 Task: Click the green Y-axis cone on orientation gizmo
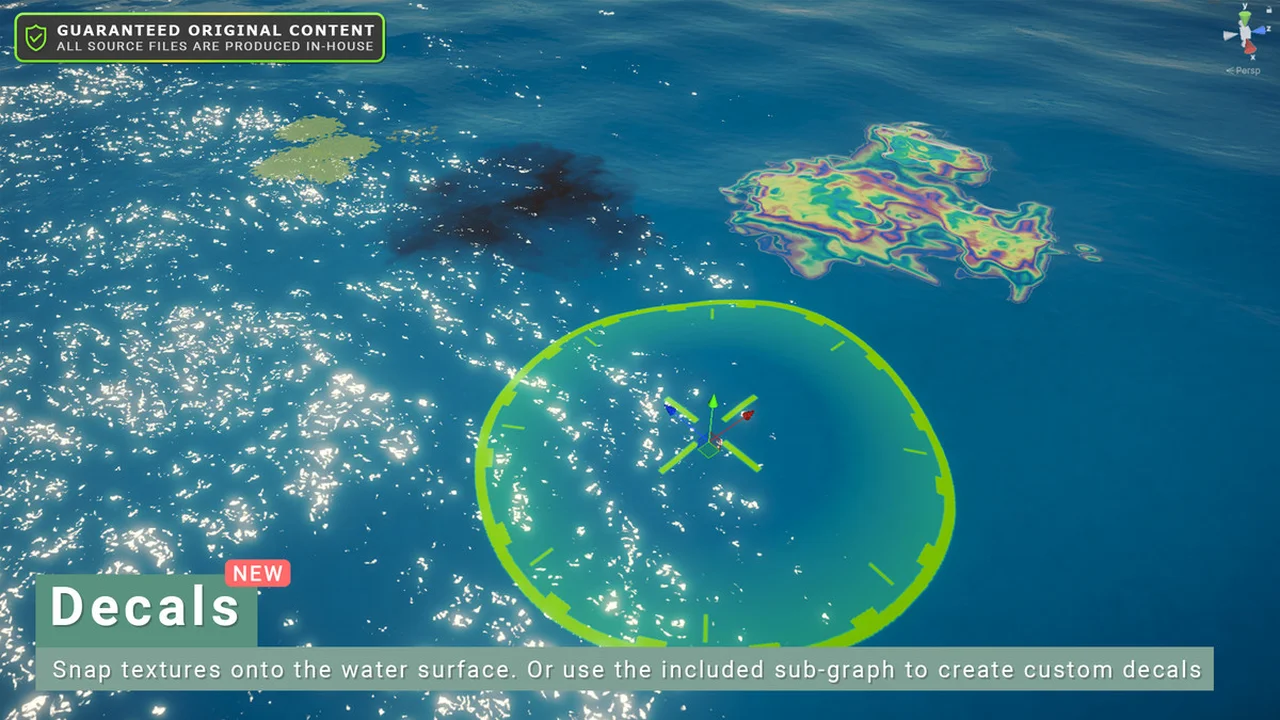pyautogui.click(x=1245, y=18)
